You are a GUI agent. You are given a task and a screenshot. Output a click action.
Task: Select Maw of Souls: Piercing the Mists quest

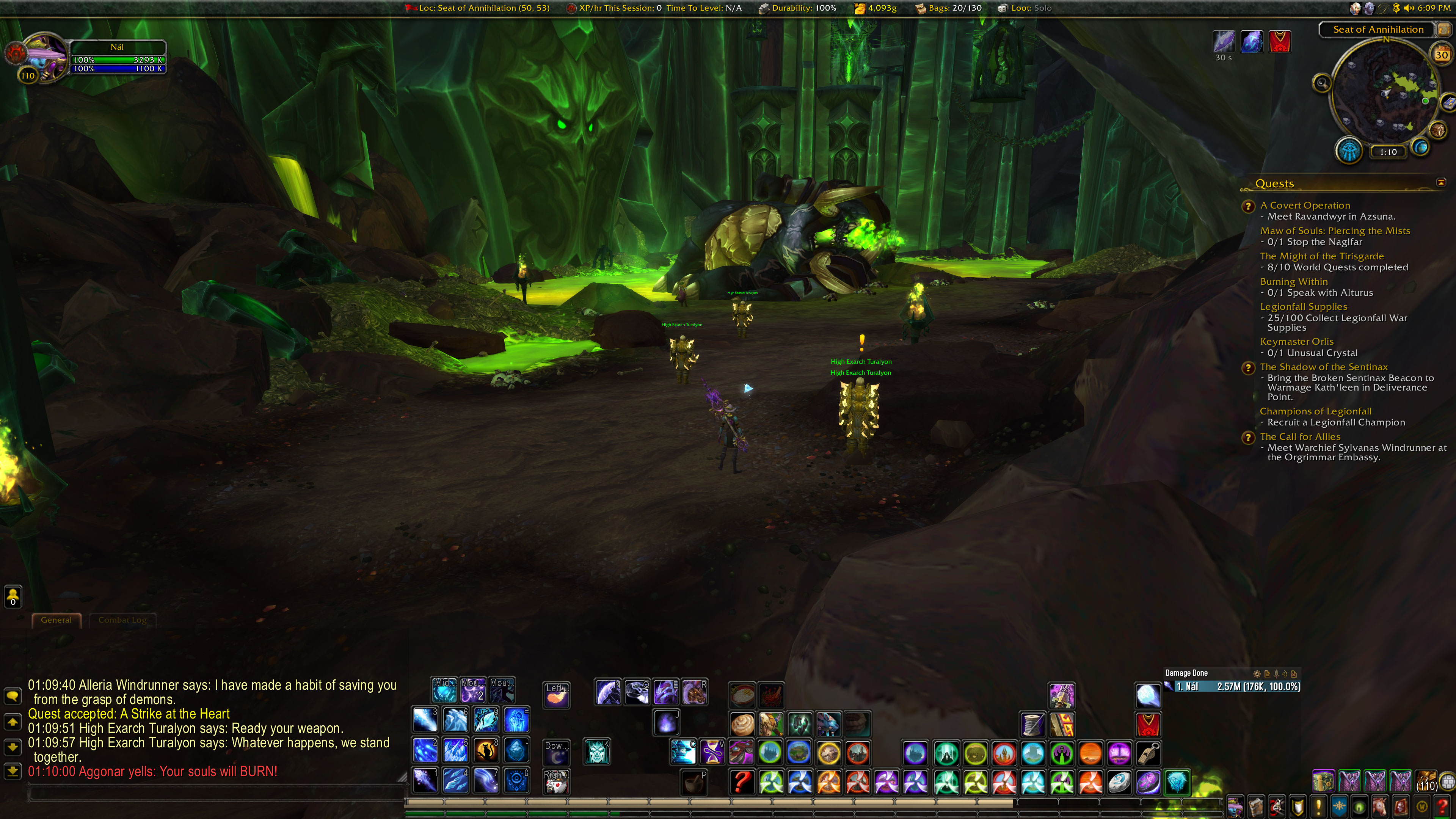[x=1335, y=231]
